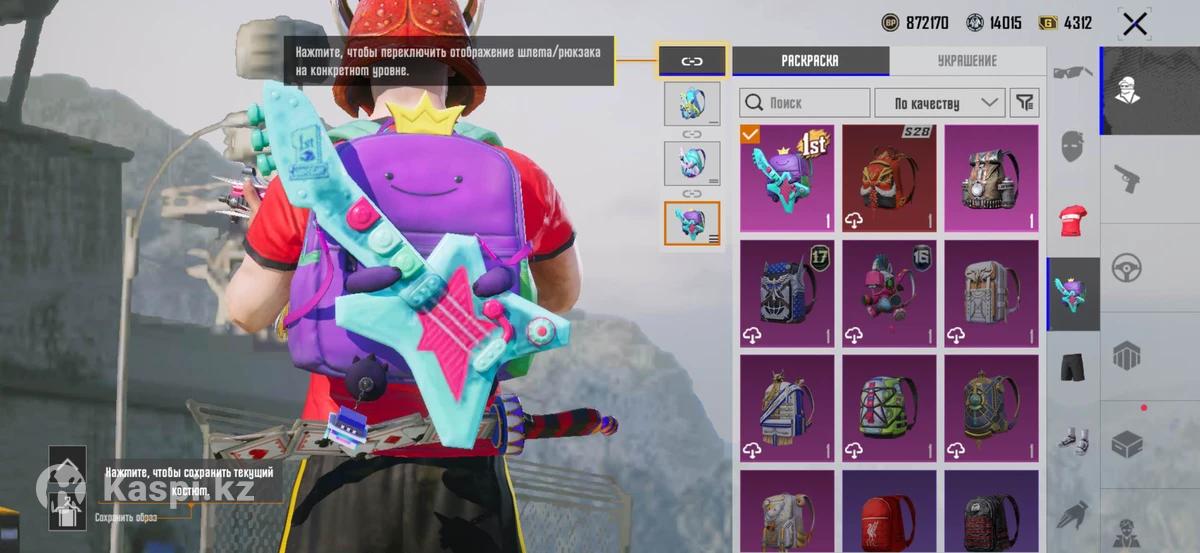Select the Раскраска tab

[x=810, y=61]
